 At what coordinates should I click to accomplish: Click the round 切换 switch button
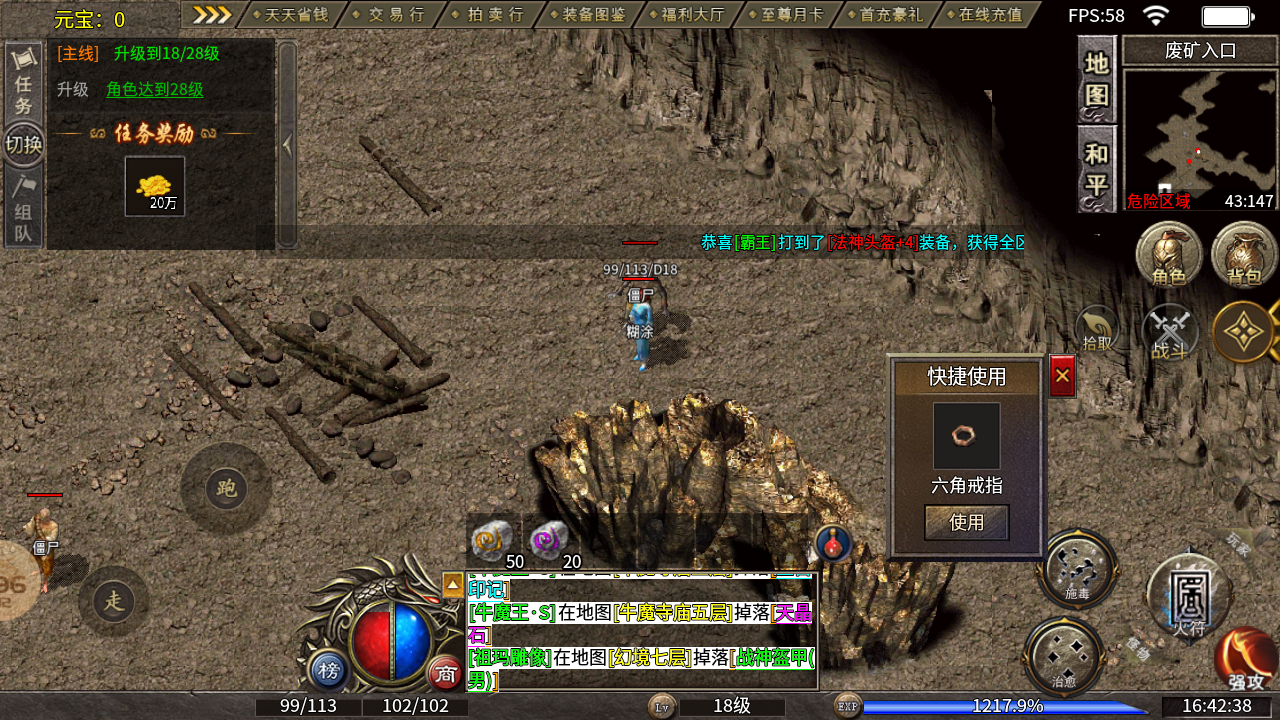(x=23, y=145)
